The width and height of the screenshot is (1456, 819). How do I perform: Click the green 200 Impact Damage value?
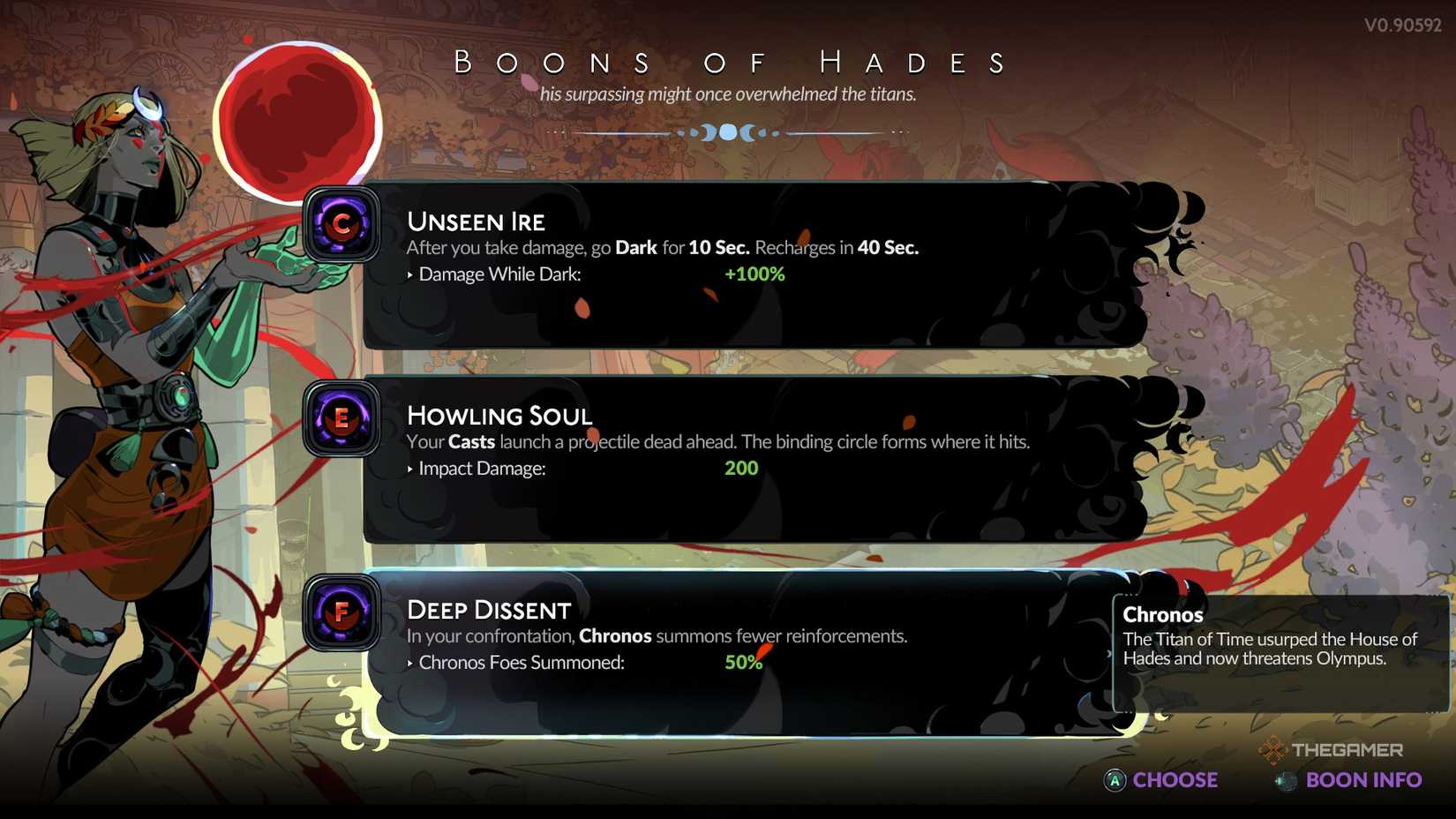pos(739,469)
